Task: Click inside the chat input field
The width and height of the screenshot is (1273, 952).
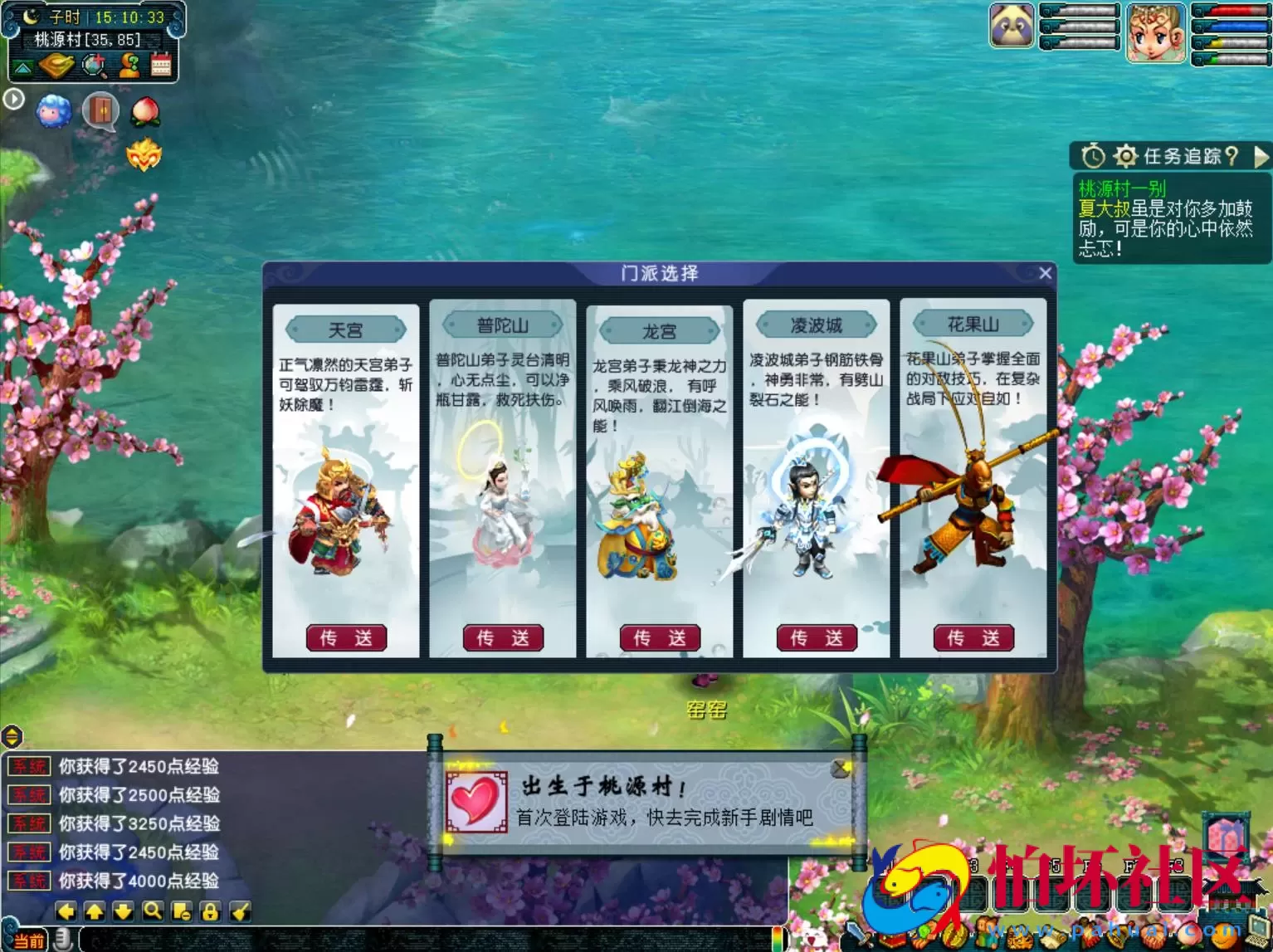Action: tap(415, 940)
